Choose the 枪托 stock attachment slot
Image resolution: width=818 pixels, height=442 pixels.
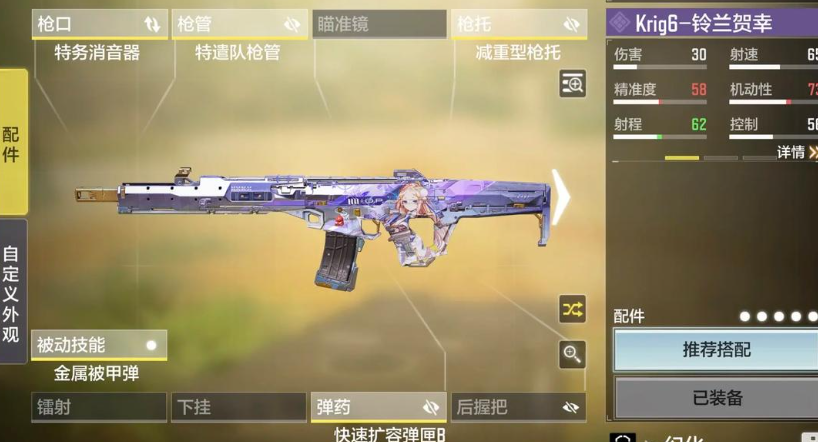518,24
